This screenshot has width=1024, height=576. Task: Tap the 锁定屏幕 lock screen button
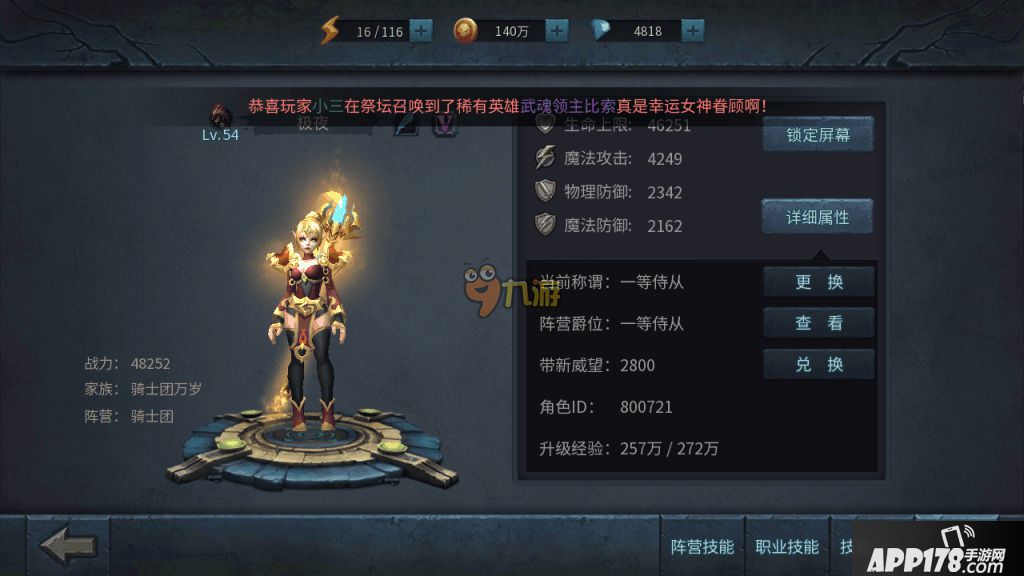[x=818, y=135]
